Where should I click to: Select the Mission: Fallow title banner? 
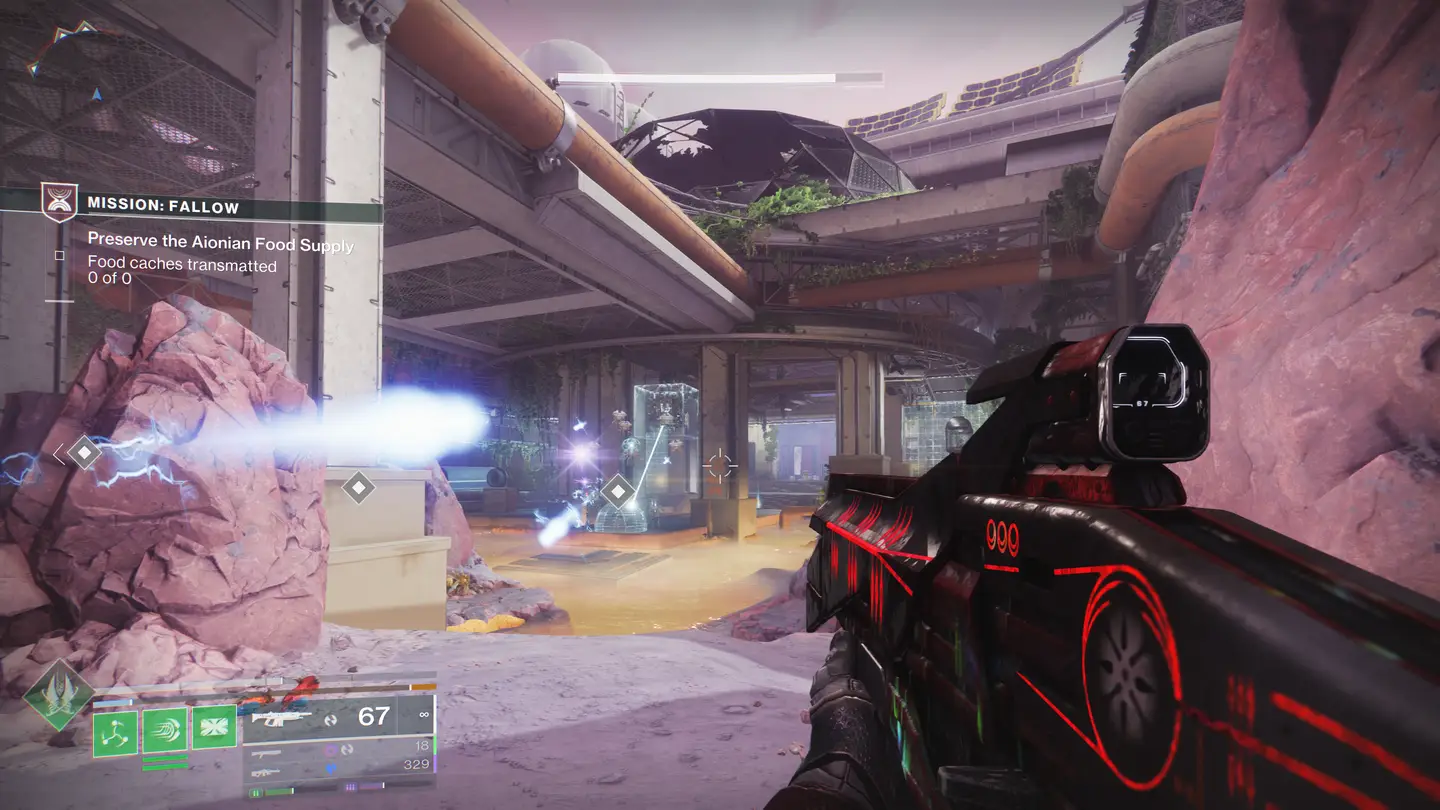163,206
